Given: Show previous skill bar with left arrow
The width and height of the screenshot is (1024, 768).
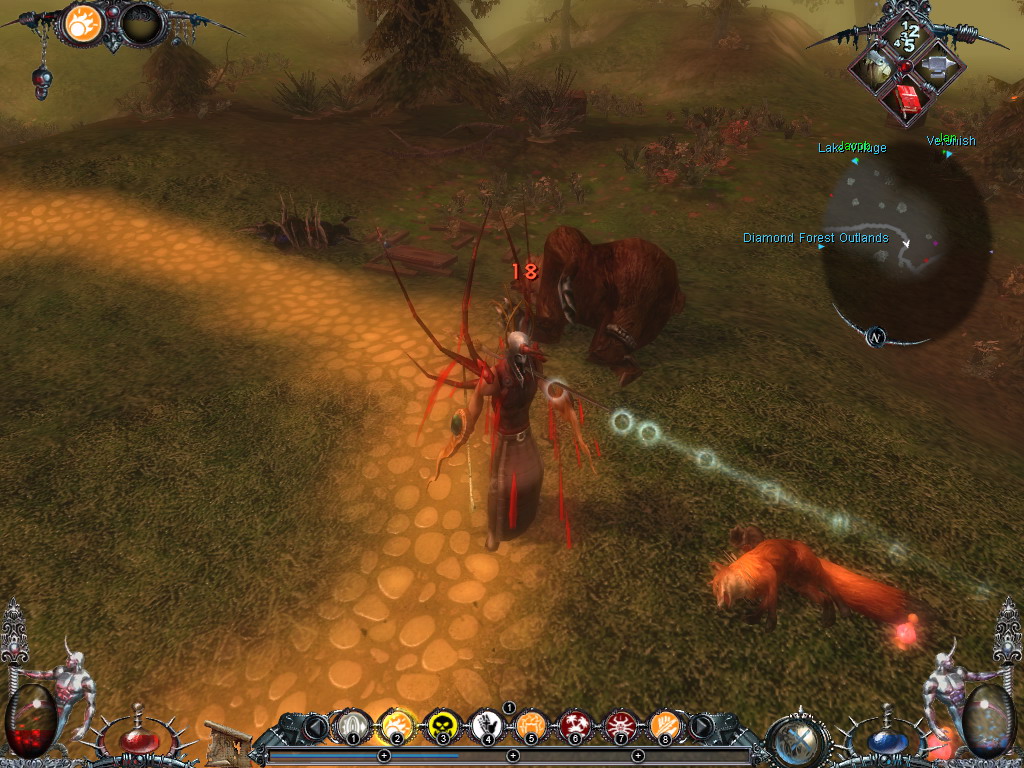Looking at the screenshot, I should pyautogui.click(x=317, y=726).
